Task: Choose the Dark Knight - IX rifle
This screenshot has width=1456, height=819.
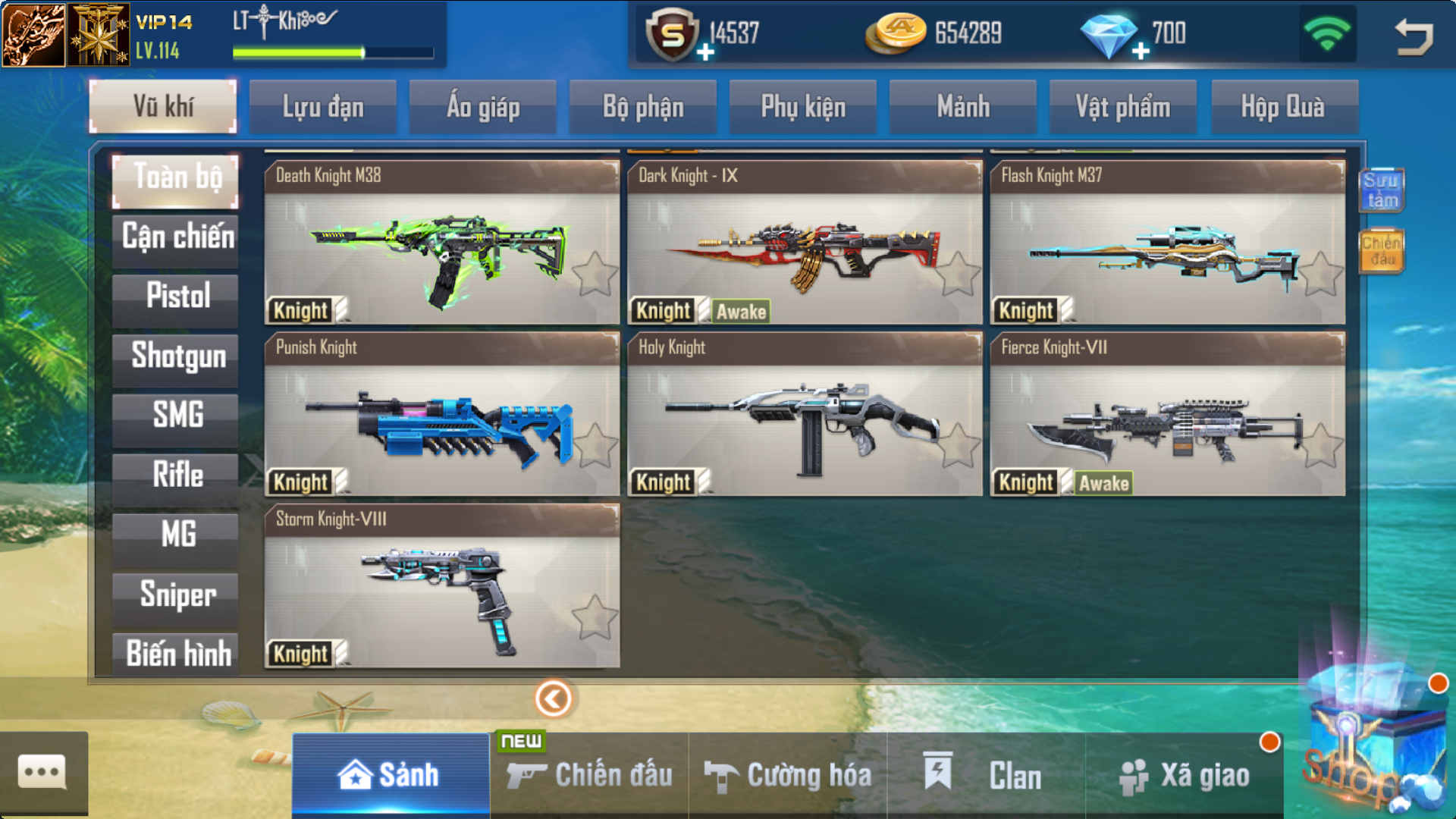Action: click(x=804, y=243)
